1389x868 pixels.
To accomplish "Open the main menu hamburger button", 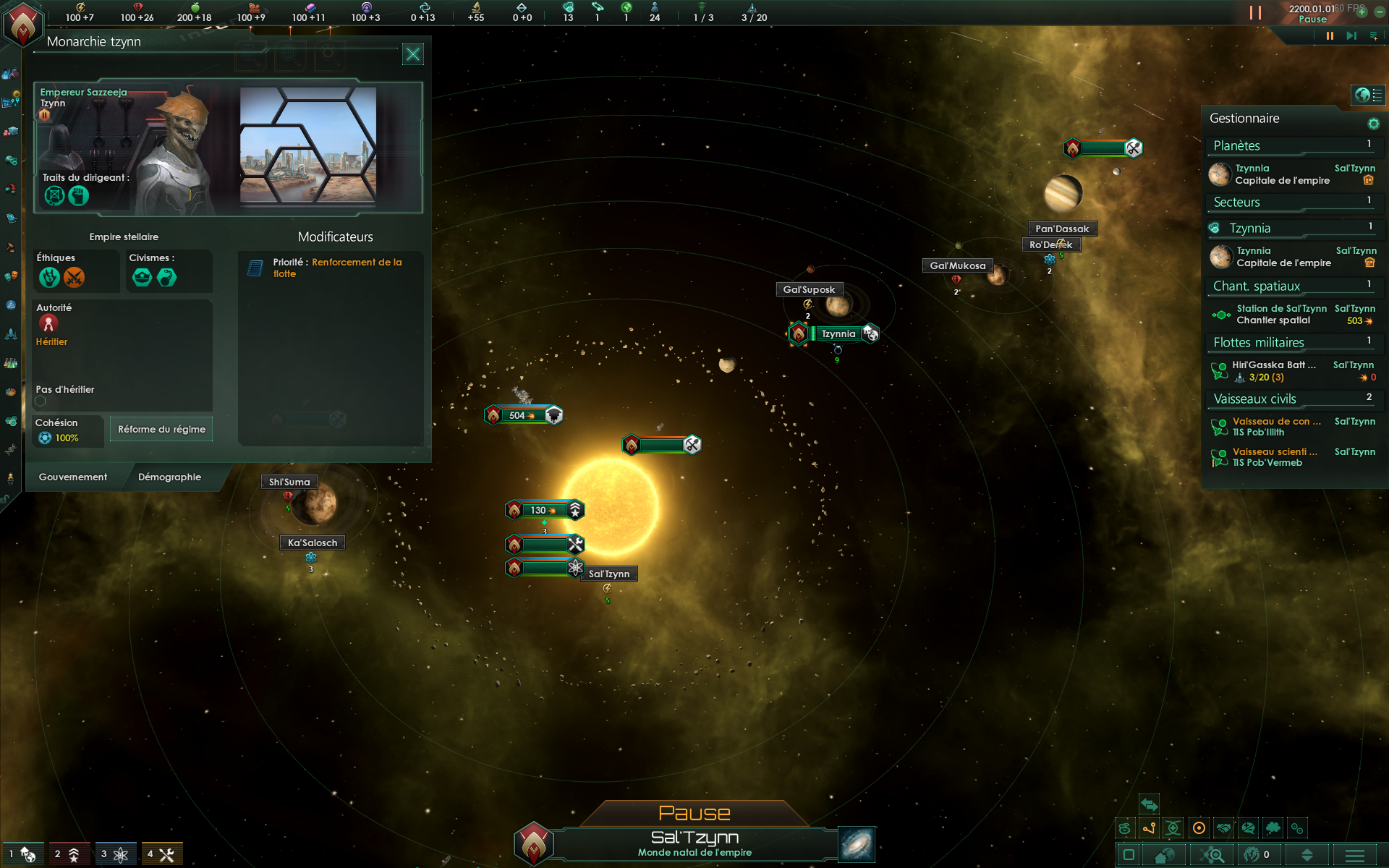I will coord(1354,855).
